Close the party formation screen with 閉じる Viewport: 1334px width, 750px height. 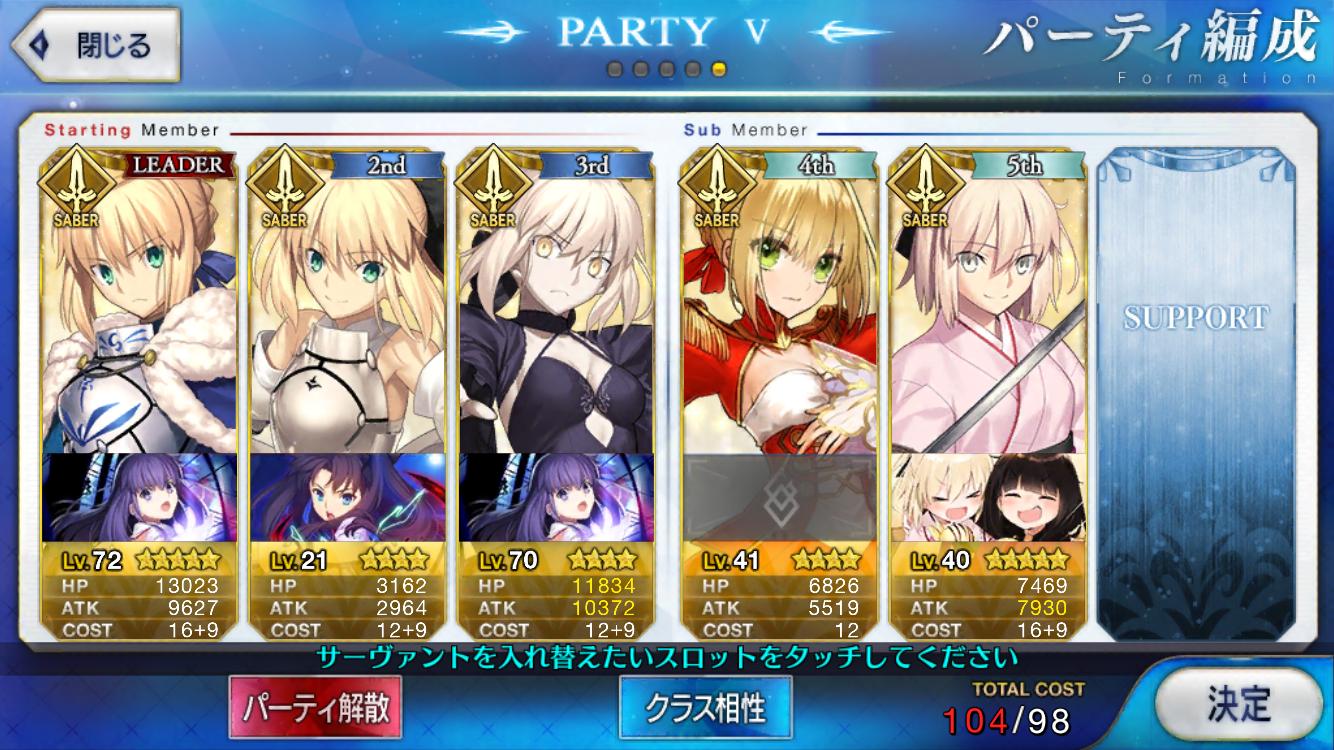pyautogui.click(x=95, y=46)
